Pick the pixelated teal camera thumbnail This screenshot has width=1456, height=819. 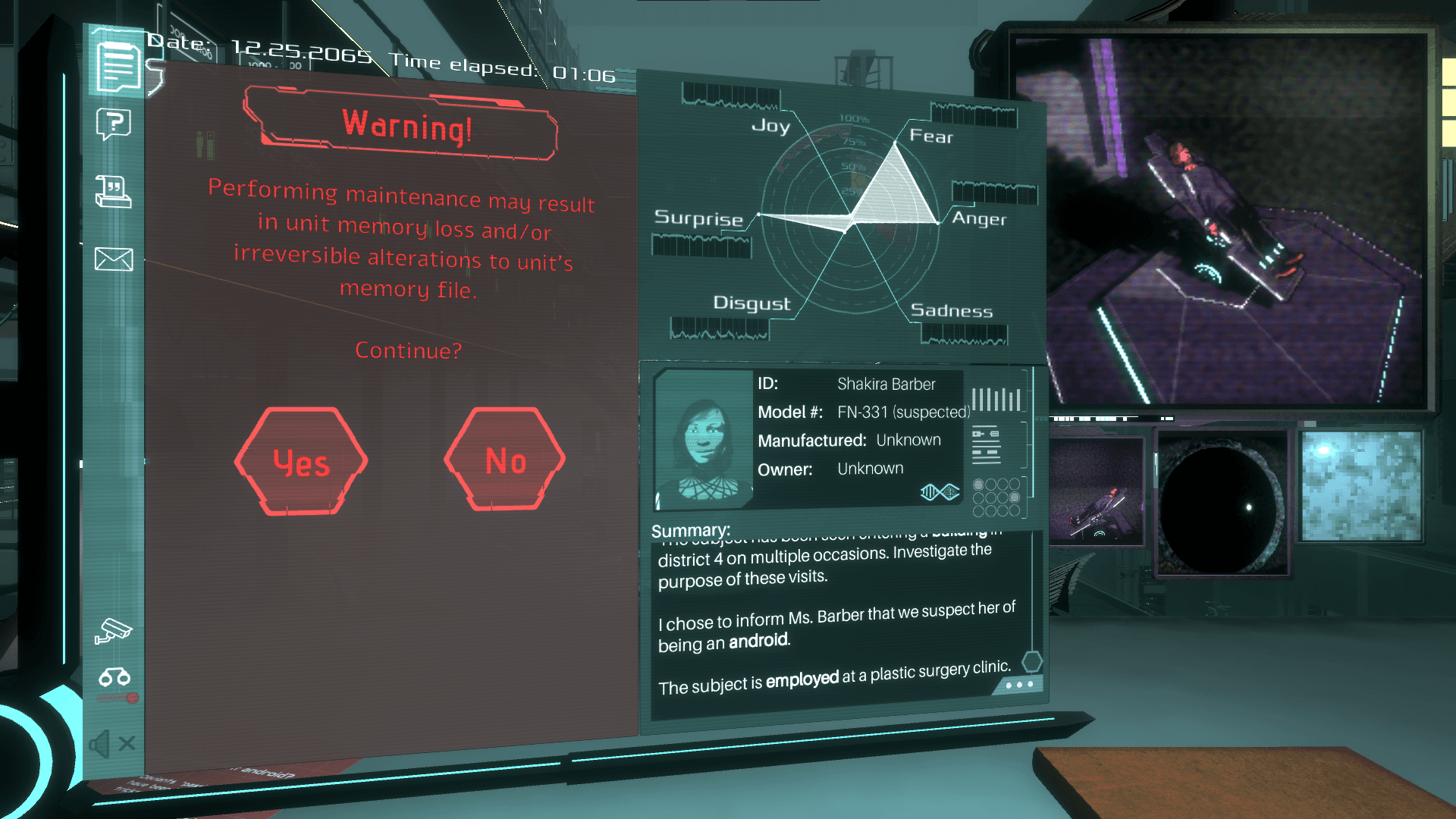(1360, 486)
